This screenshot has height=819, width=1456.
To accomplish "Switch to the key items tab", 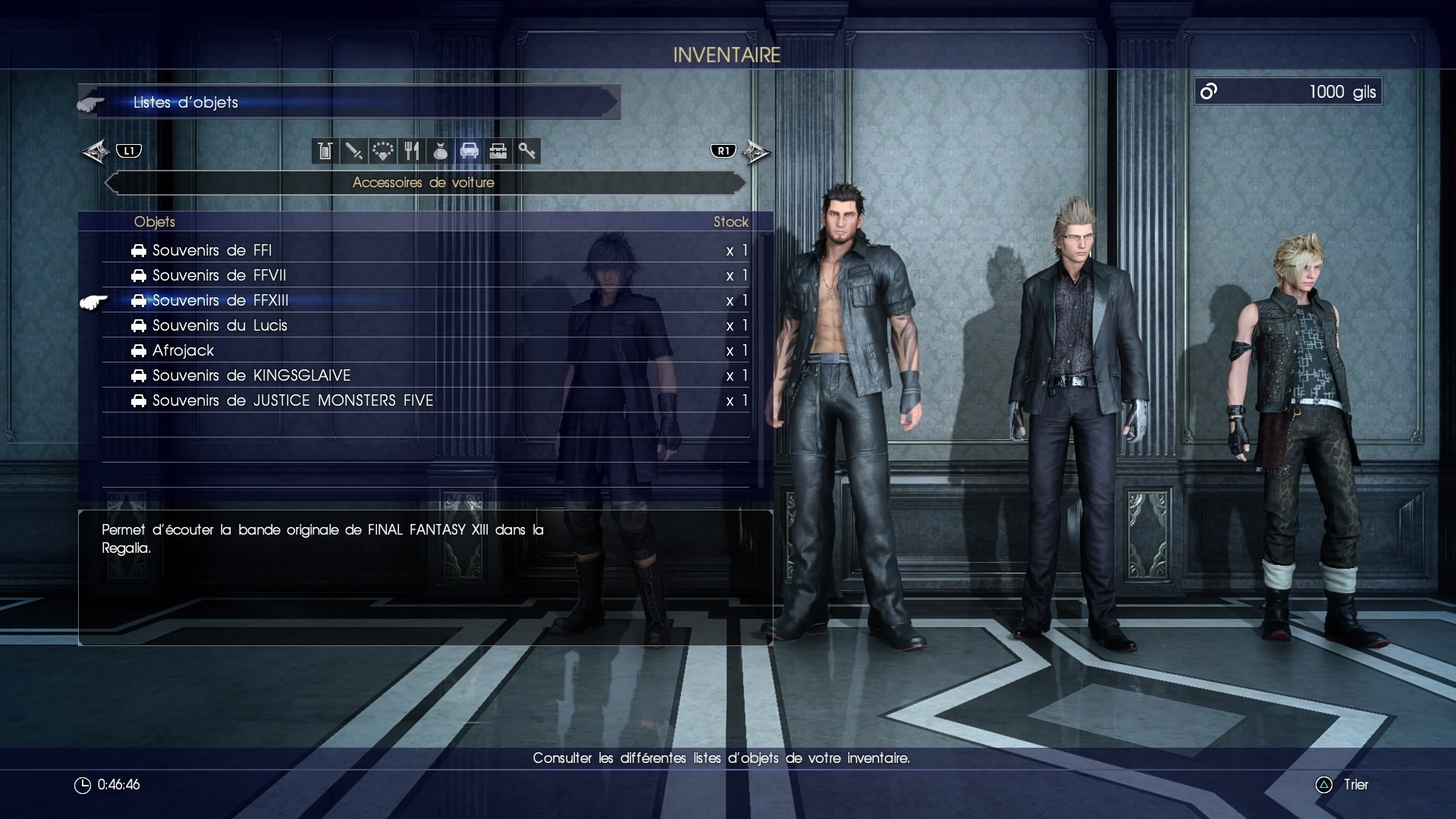I will tap(526, 151).
